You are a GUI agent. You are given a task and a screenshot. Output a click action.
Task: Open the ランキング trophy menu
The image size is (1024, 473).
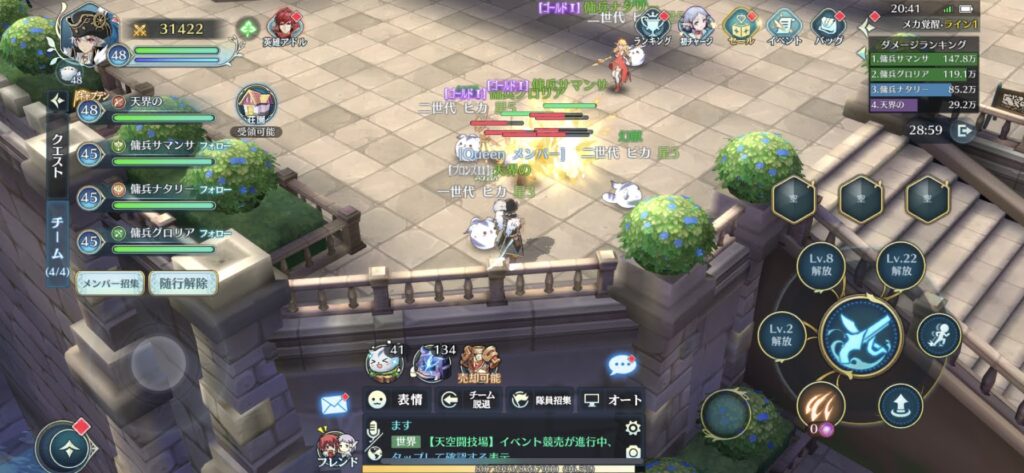tap(653, 24)
